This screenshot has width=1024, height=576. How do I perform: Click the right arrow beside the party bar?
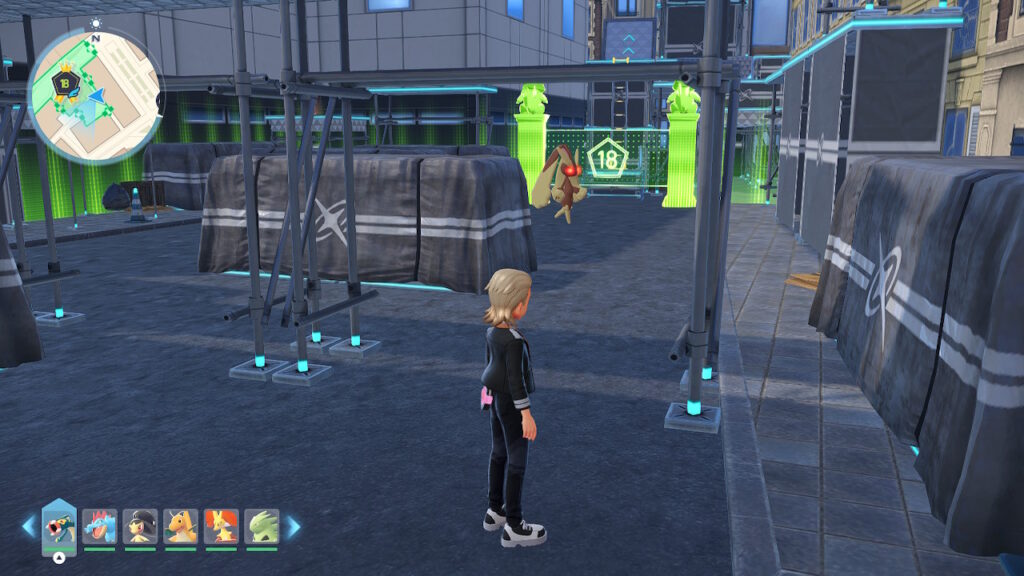click(x=293, y=526)
